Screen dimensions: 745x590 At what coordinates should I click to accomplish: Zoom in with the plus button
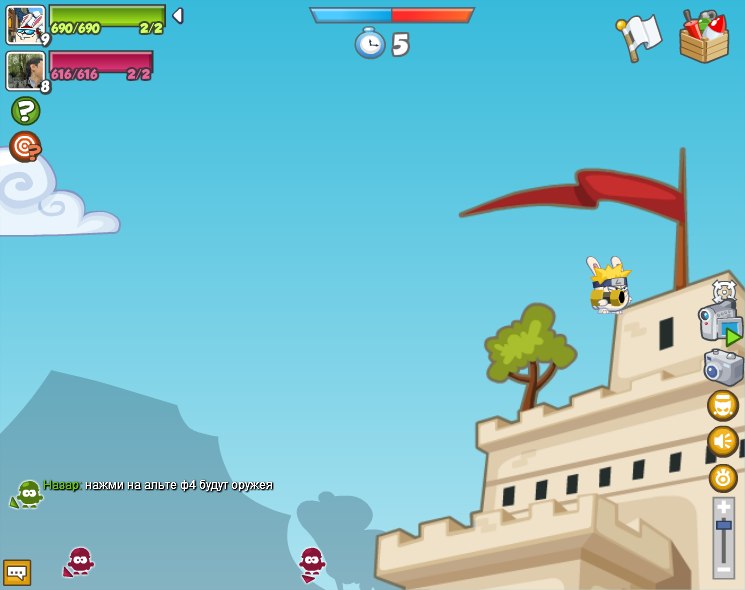[x=723, y=507]
